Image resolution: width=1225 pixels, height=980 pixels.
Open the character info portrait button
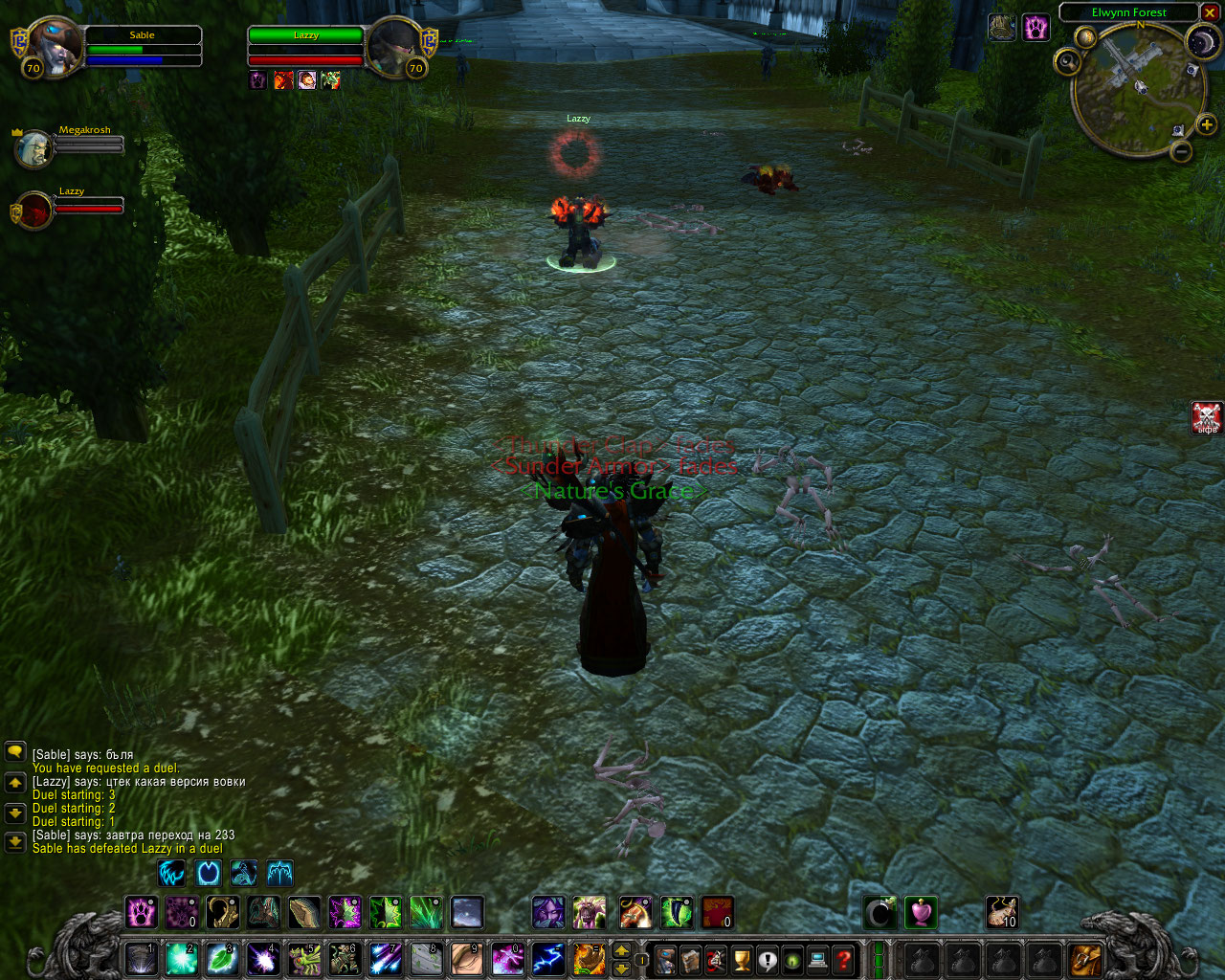[665, 959]
